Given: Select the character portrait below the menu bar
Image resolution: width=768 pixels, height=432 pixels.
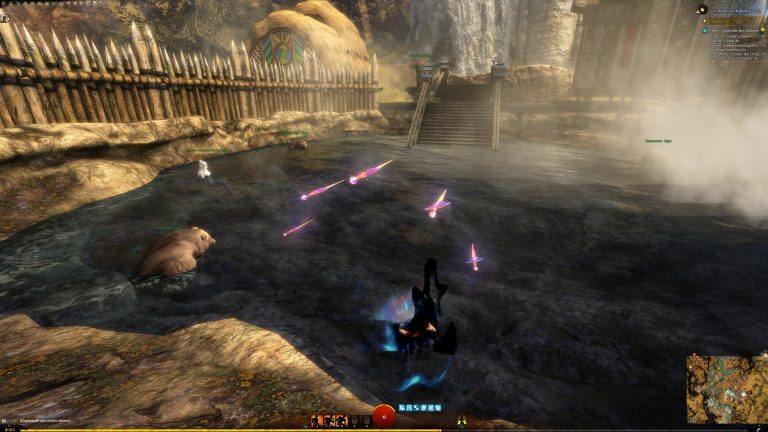Looking at the screenshot, I should point(5,17).
